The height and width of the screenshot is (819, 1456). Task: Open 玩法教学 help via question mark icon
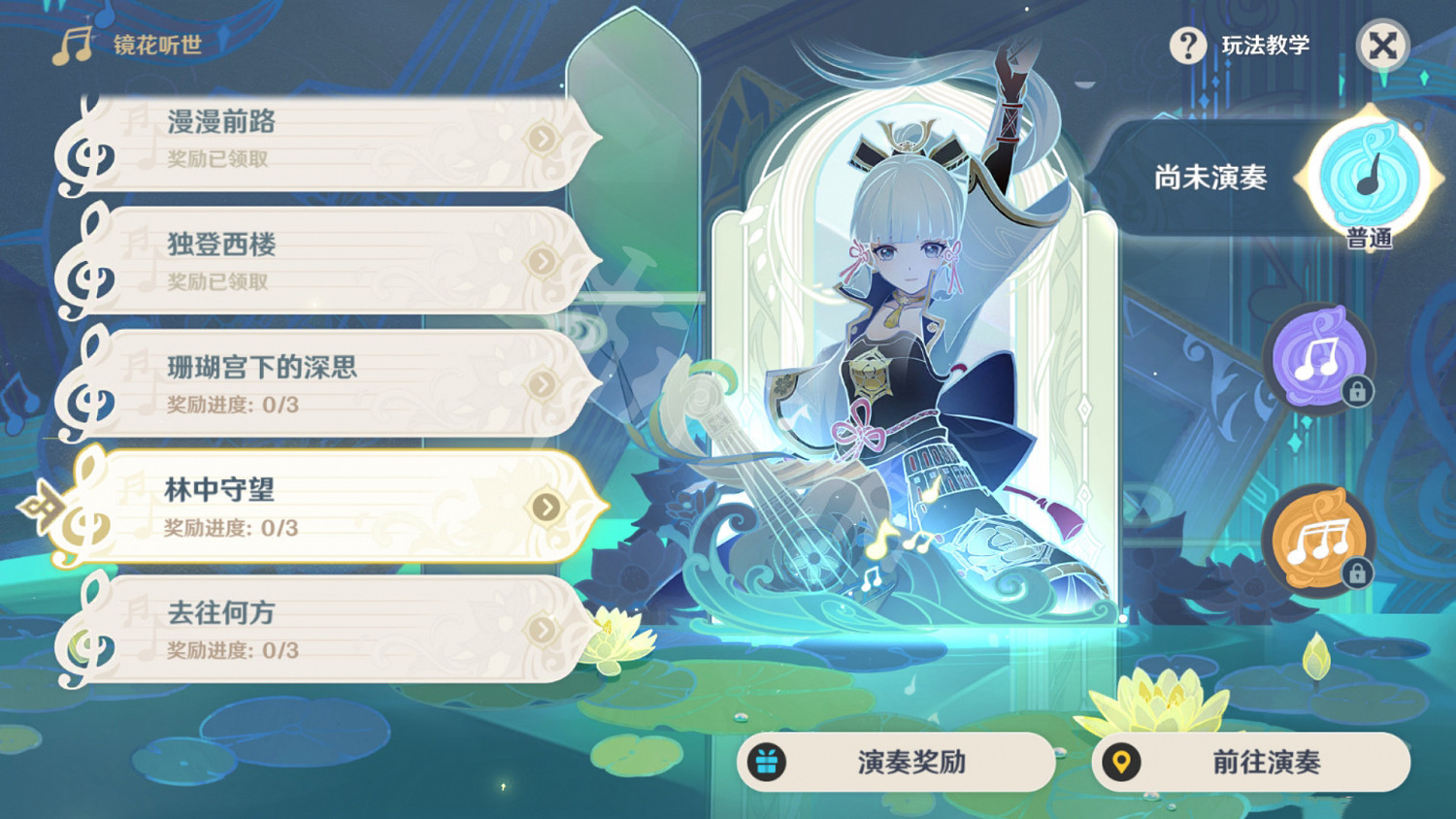[x=1186, y=44]
